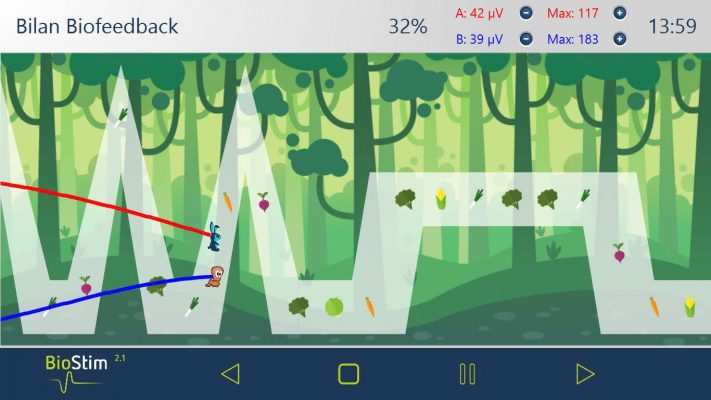Viewport: 711px width, 400px height.
Task: Decrease the channel B max threshold
Action: 526,39
